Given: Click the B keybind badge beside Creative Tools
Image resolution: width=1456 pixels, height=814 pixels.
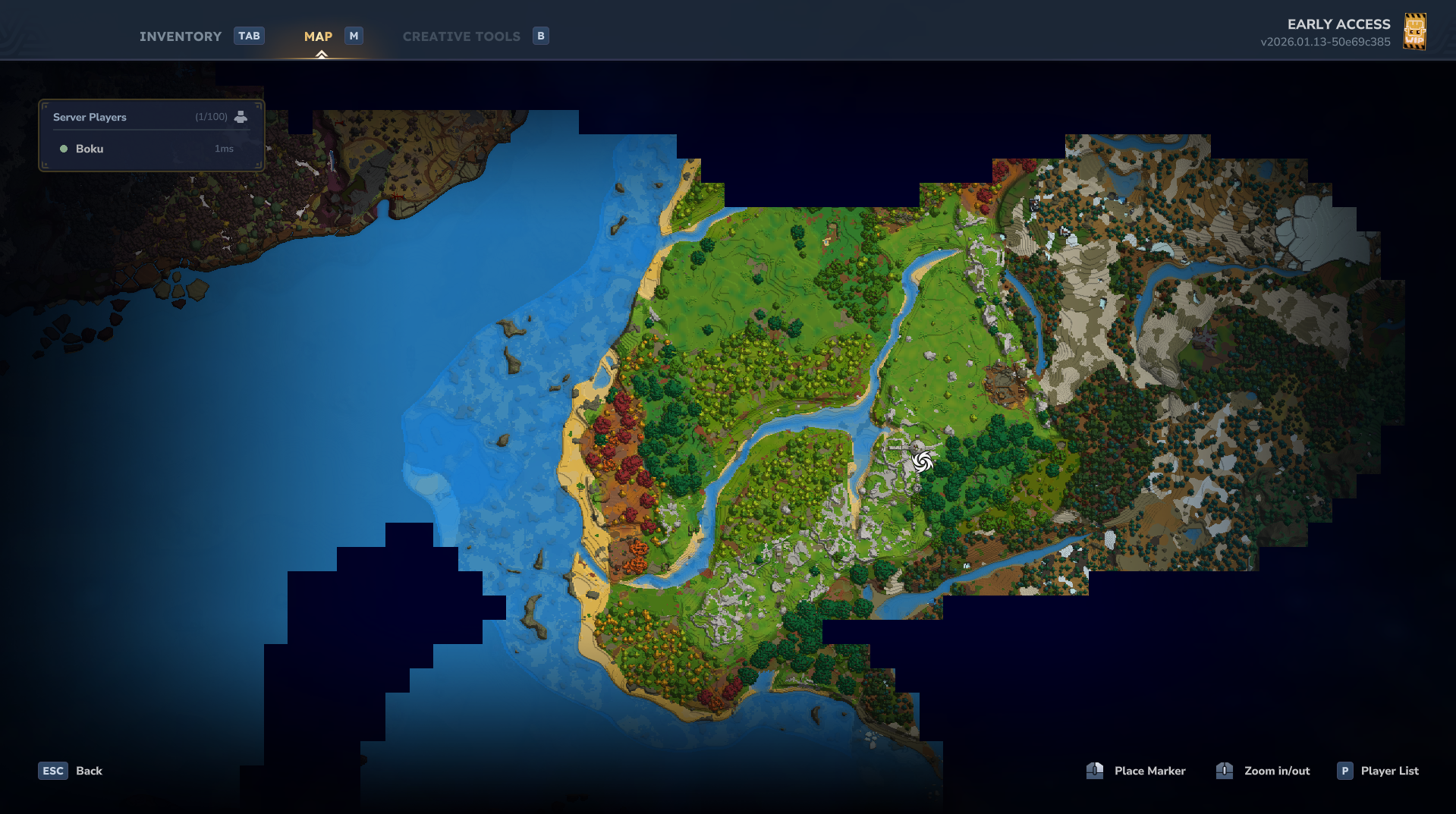Looking at the screenshot, I should [541, 36].
